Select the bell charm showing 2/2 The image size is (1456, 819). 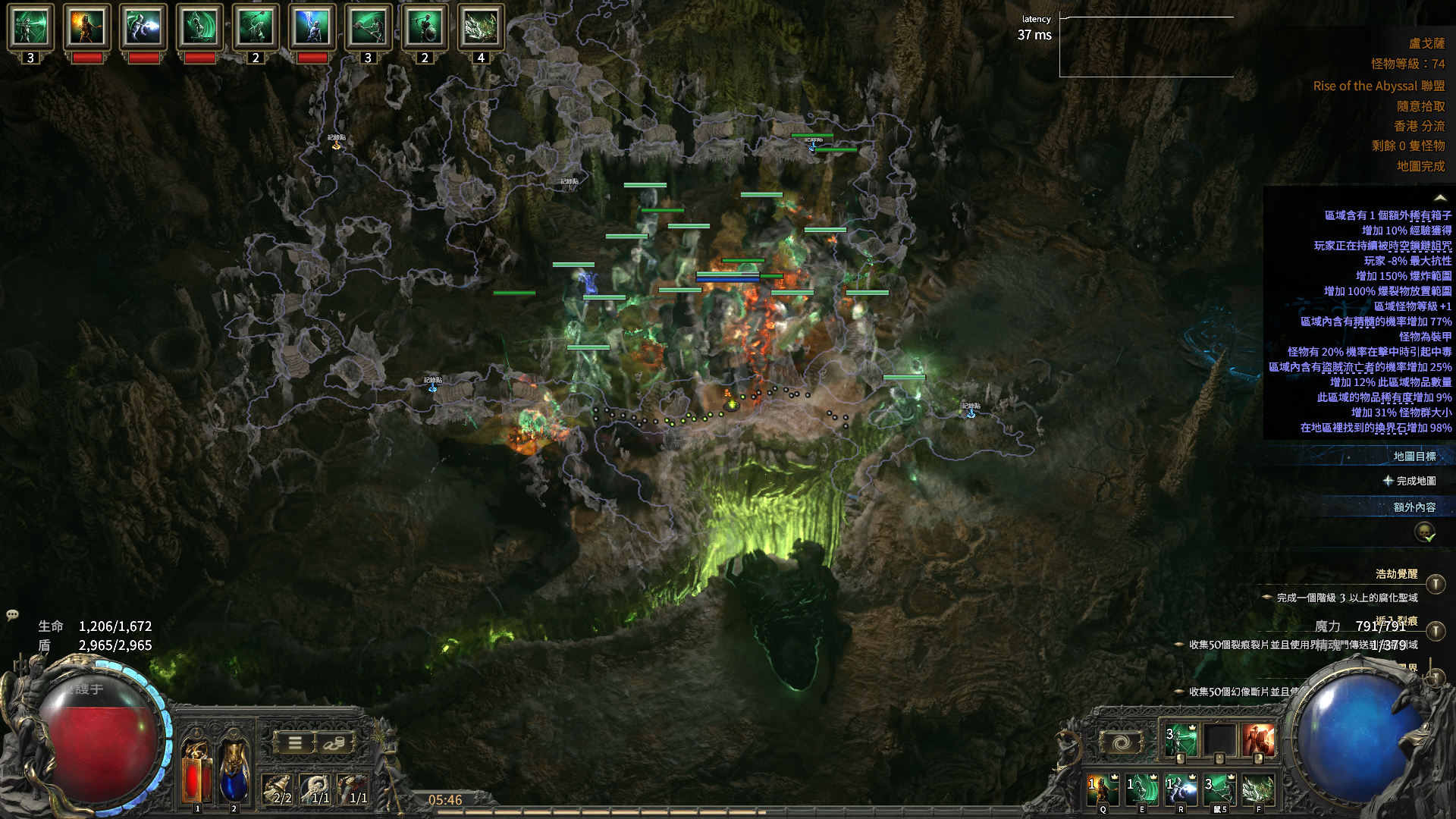coord(277,789)
